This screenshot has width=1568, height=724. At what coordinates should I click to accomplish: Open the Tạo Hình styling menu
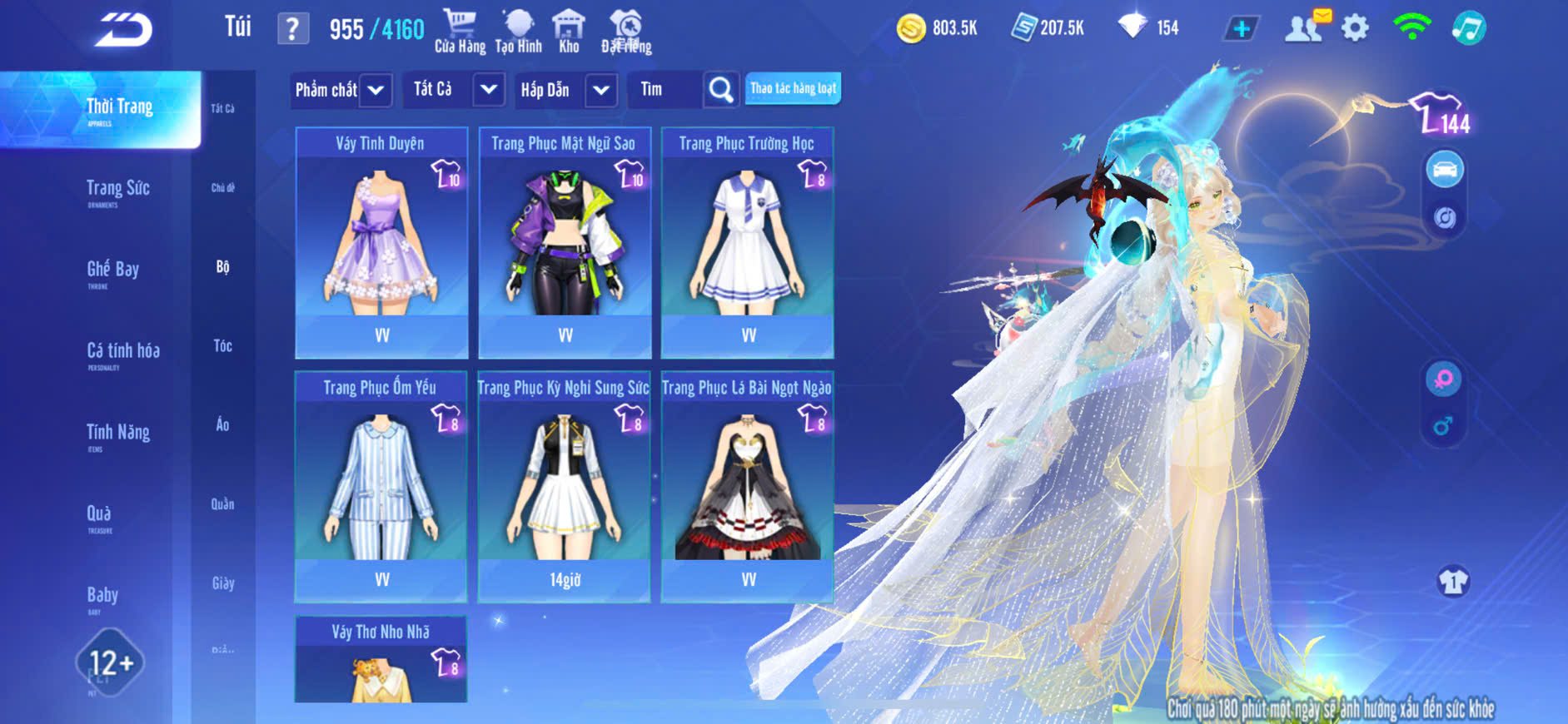[x=518, y=31]
